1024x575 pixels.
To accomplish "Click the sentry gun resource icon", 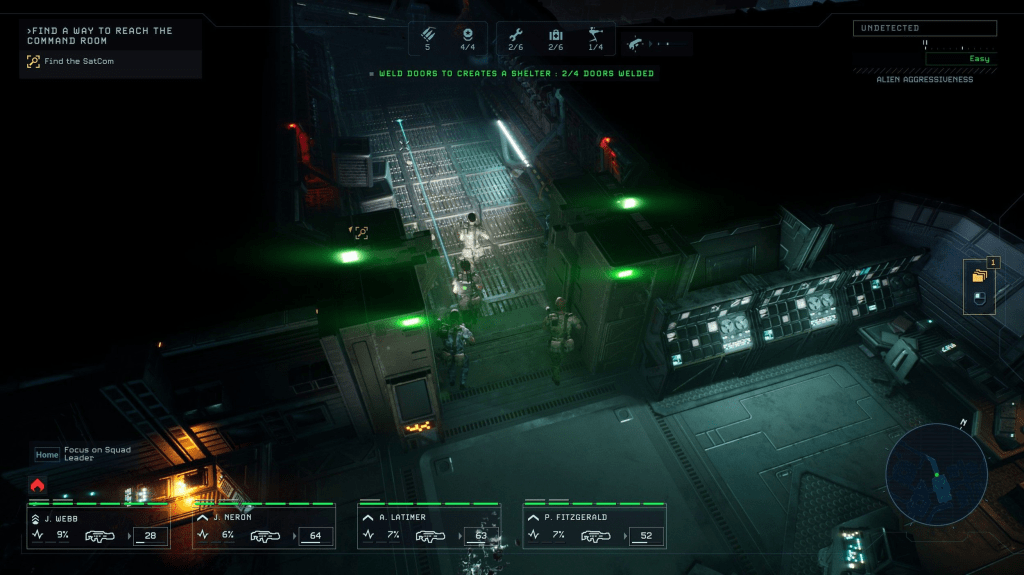I will click(596, 35).
